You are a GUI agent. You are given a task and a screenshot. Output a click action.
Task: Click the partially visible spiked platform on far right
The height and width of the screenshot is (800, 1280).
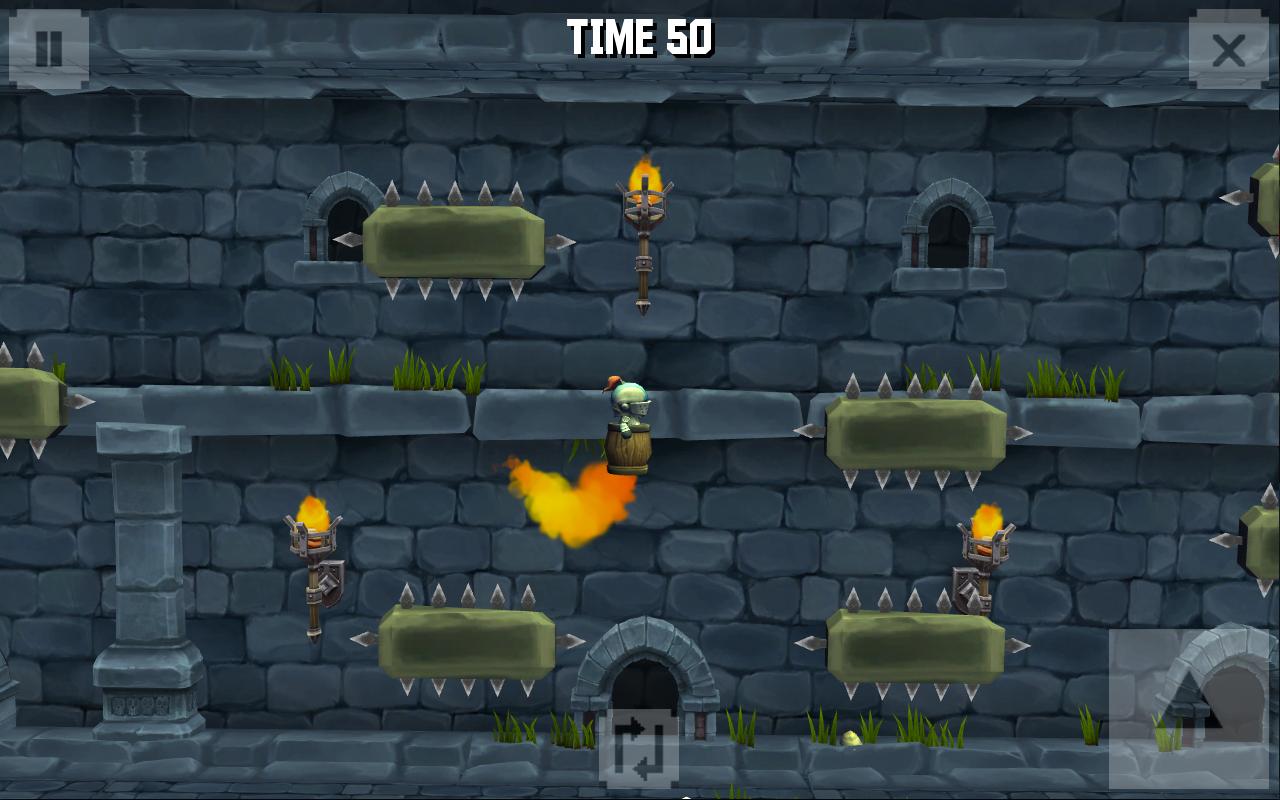[1262, 545]
